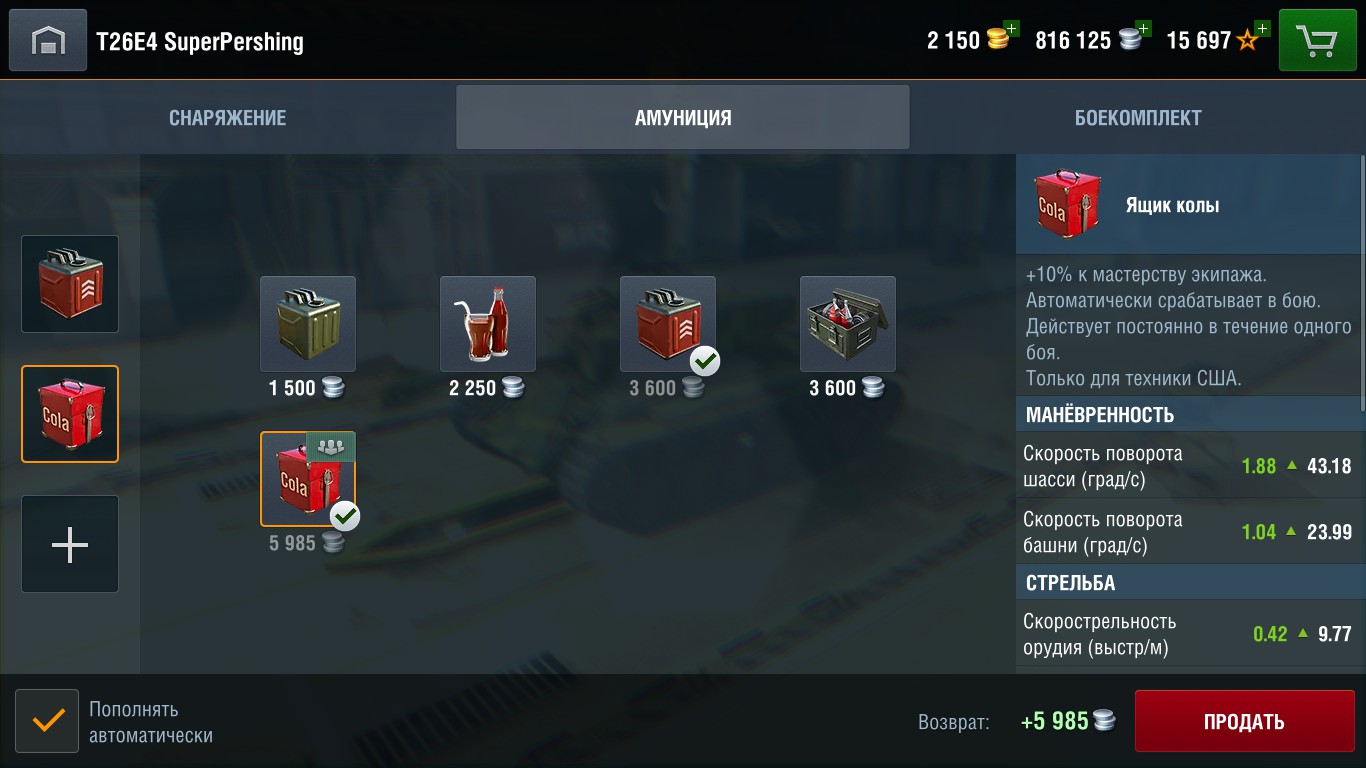Select the Амуниция tab
This screenshot has height=768, width=1366.
coord(683,118)
